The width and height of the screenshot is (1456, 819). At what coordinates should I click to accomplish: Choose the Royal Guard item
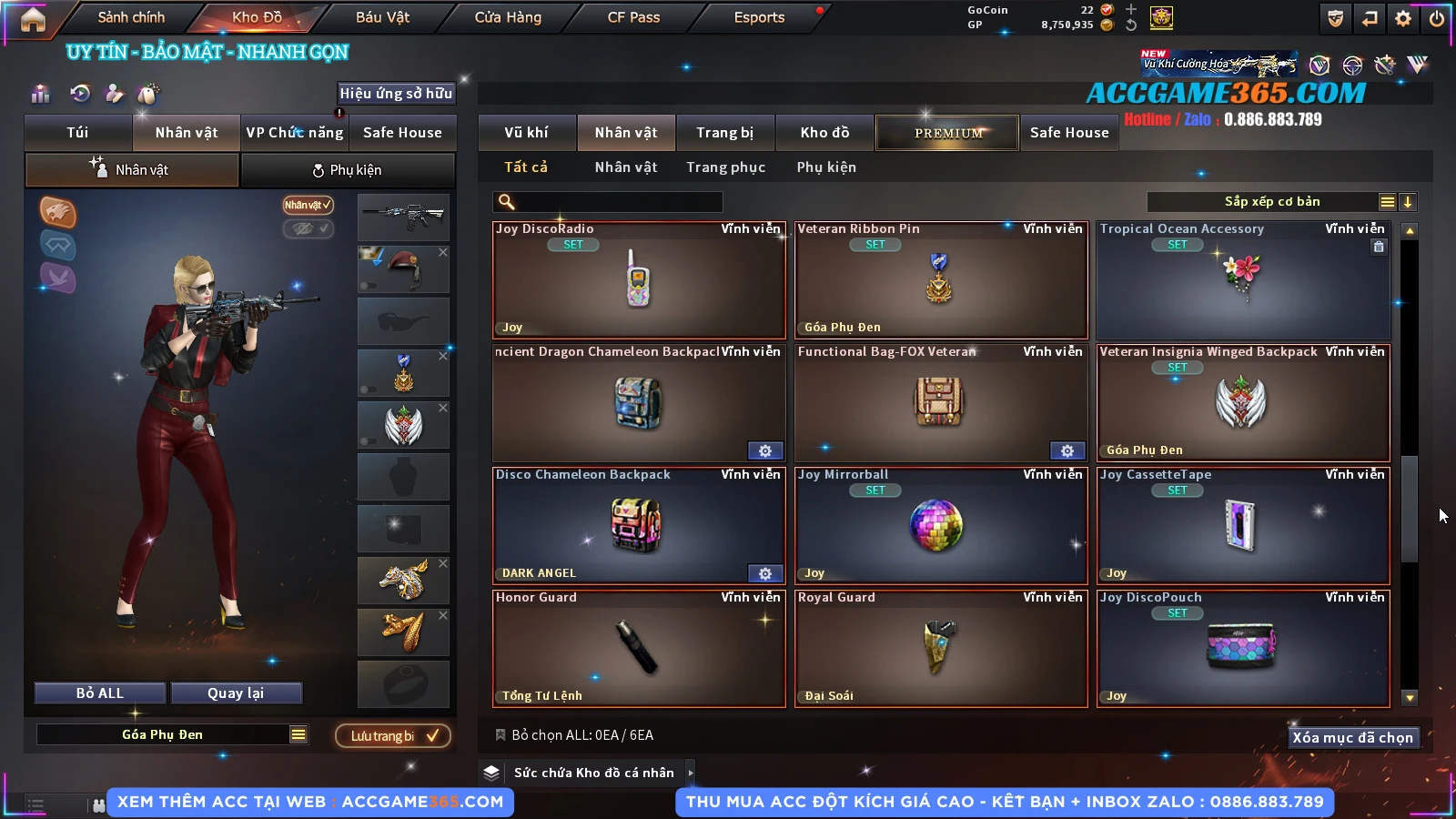click(941, 648)
